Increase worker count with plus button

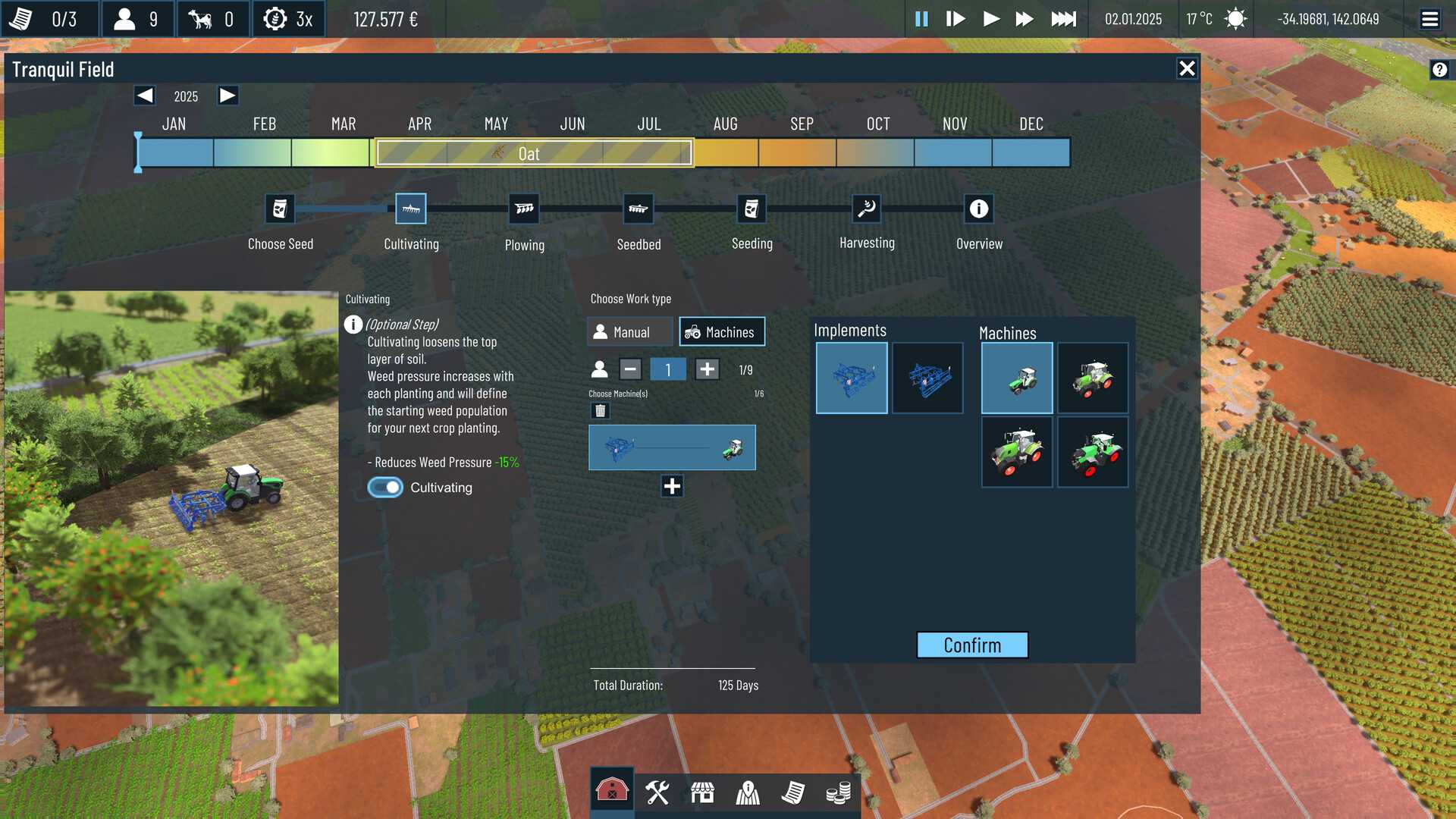point(707,369)
